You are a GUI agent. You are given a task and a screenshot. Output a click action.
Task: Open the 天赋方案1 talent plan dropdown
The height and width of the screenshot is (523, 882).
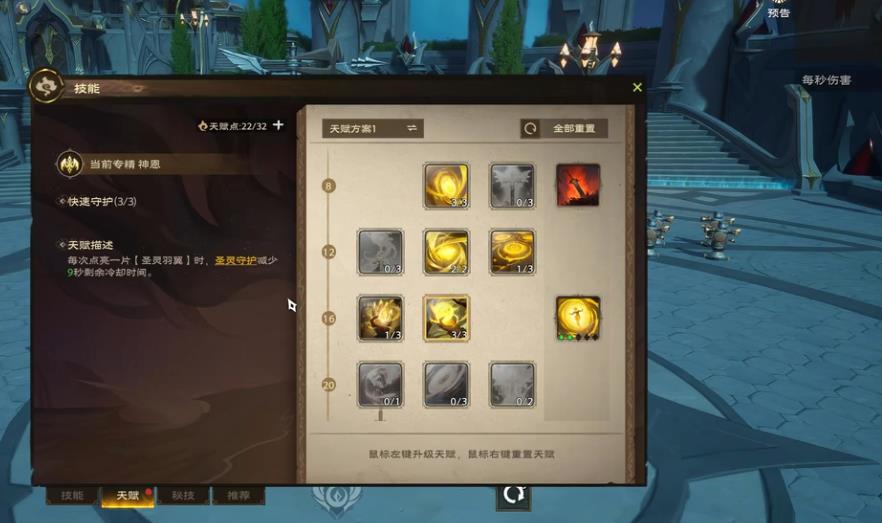[373, 129]
